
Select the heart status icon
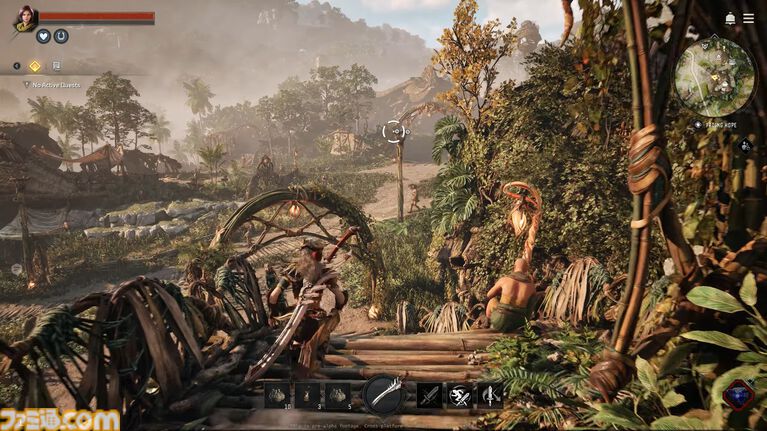(x=43, y=36)
